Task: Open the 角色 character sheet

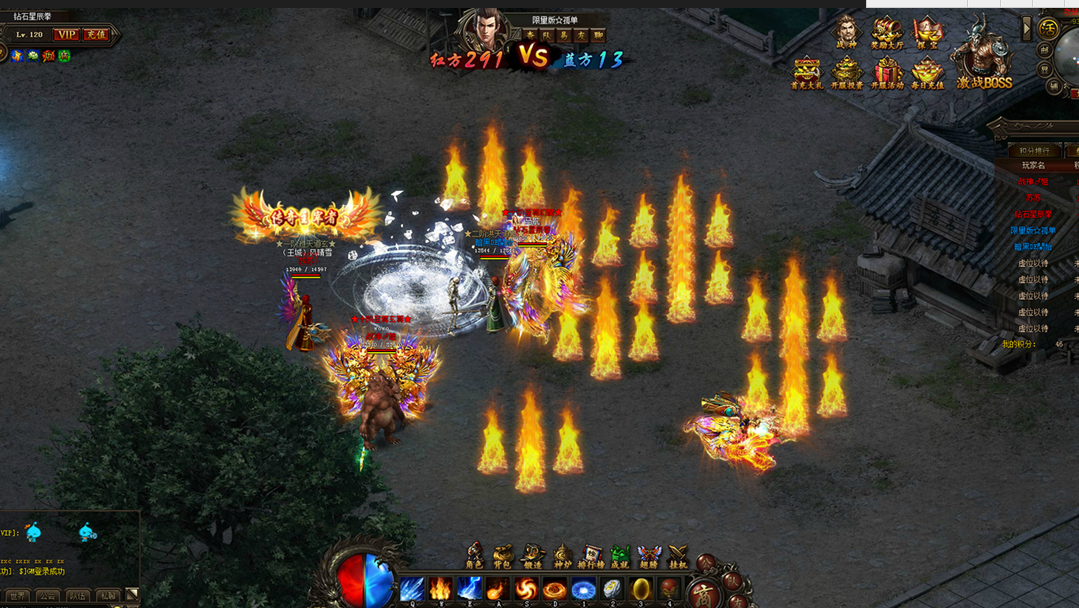Action: tap(474, 555)
